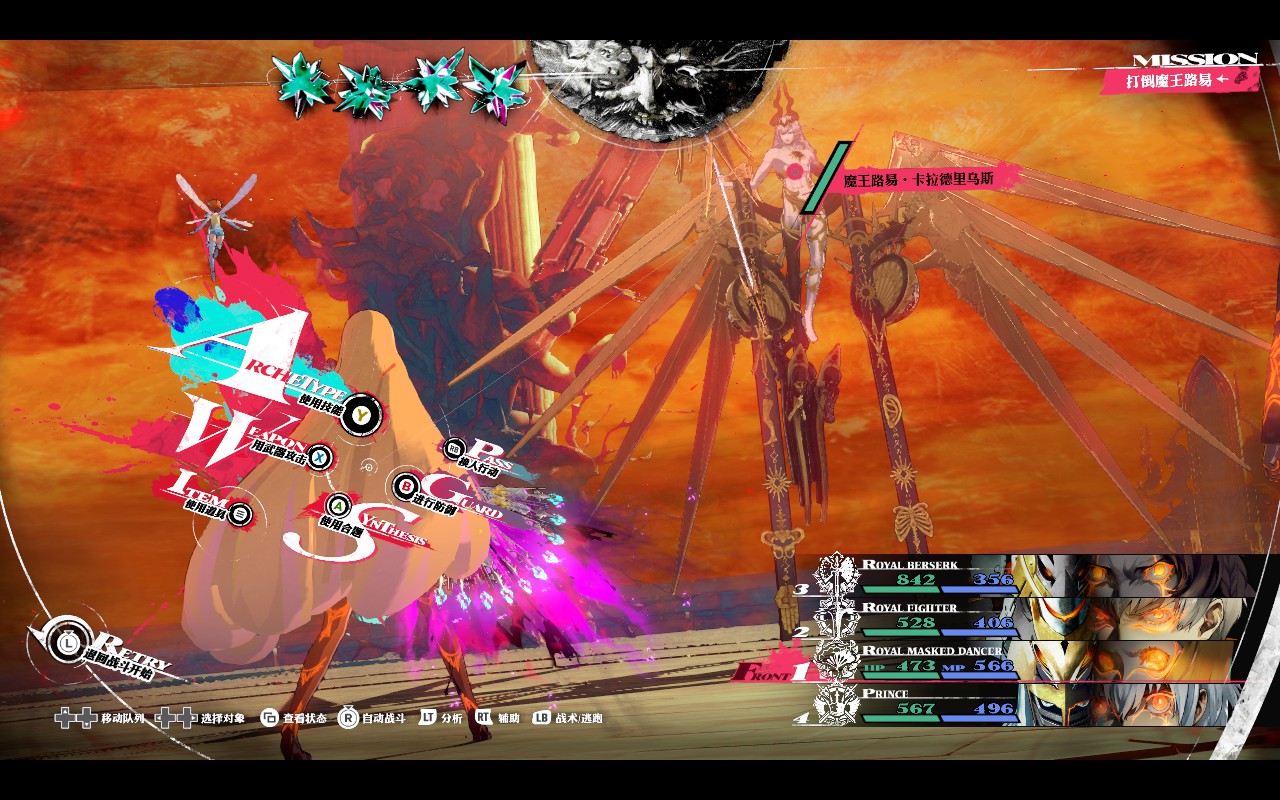Choose the Synthesis command
Viewport: 1280px width, 800px height.
pos(339,505)
